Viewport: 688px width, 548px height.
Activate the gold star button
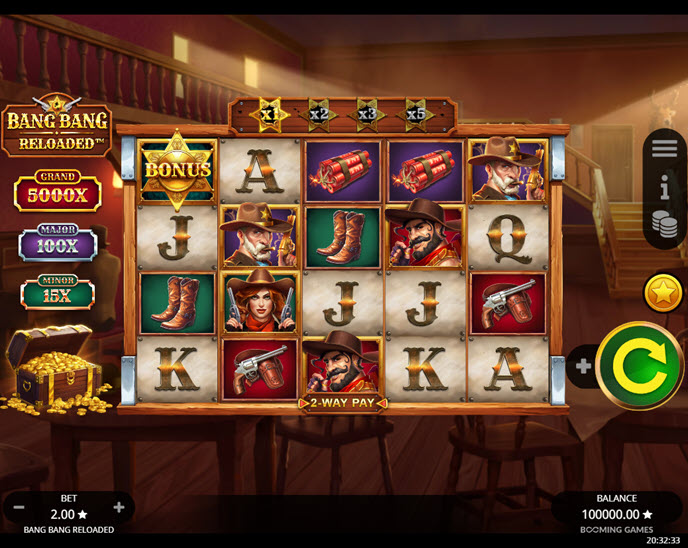point(662,293)
